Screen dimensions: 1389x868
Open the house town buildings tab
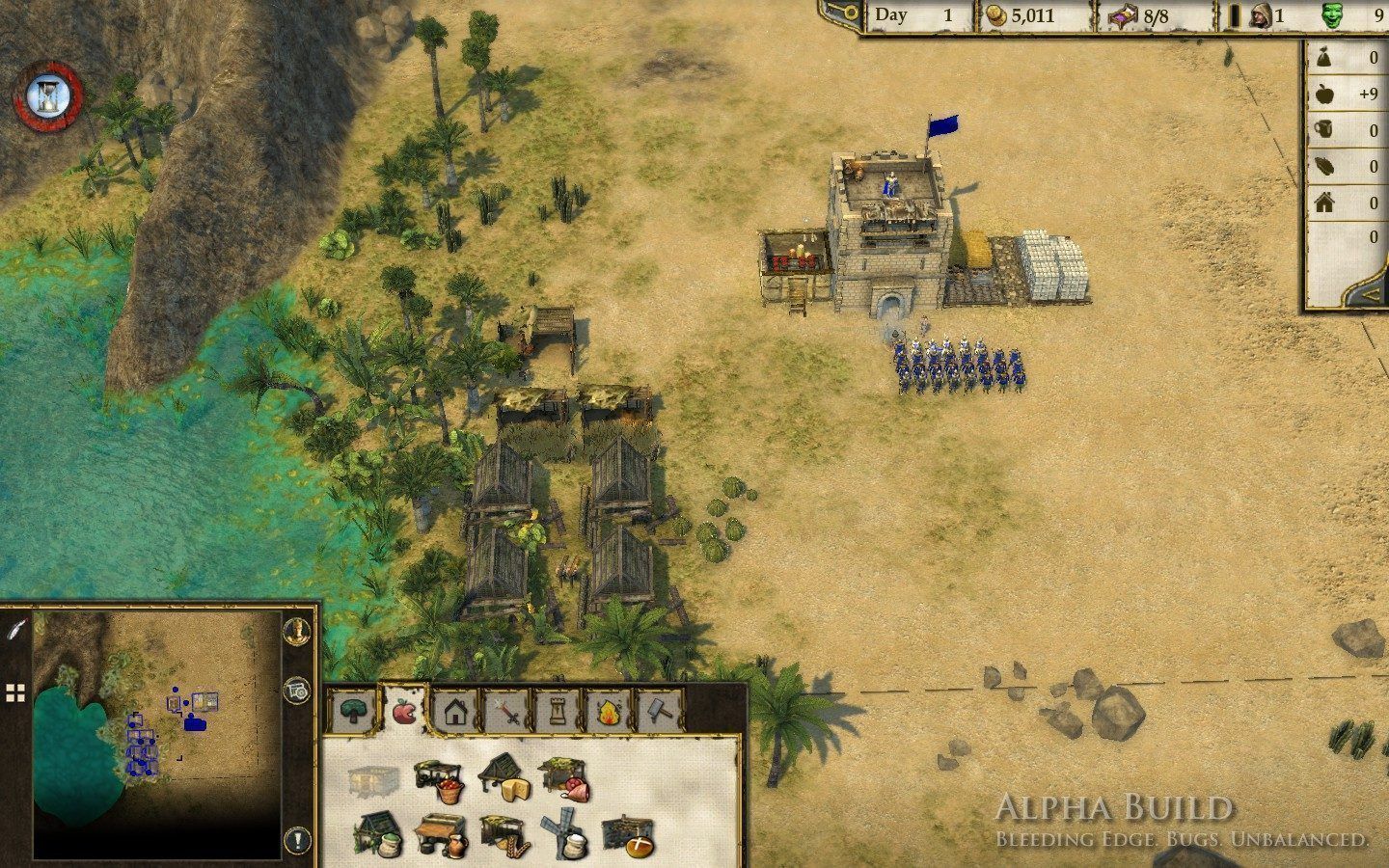click(x=456, y=714)
